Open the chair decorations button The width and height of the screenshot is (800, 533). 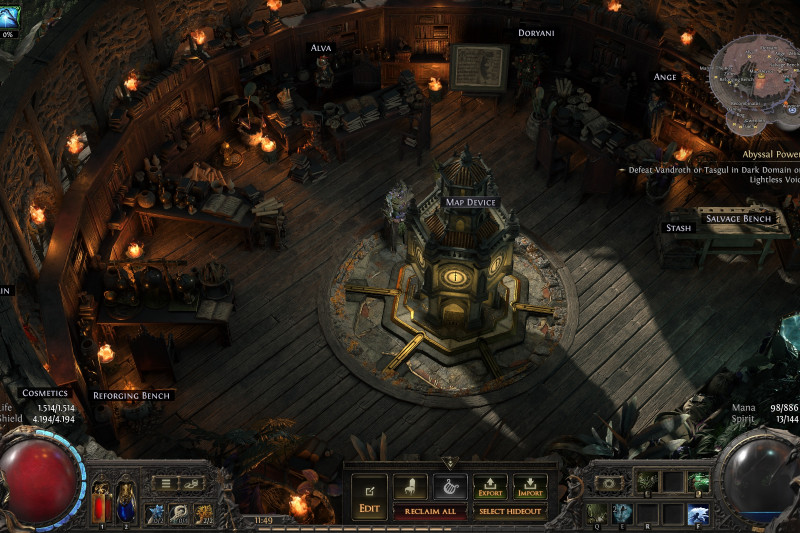click(410, 487)
